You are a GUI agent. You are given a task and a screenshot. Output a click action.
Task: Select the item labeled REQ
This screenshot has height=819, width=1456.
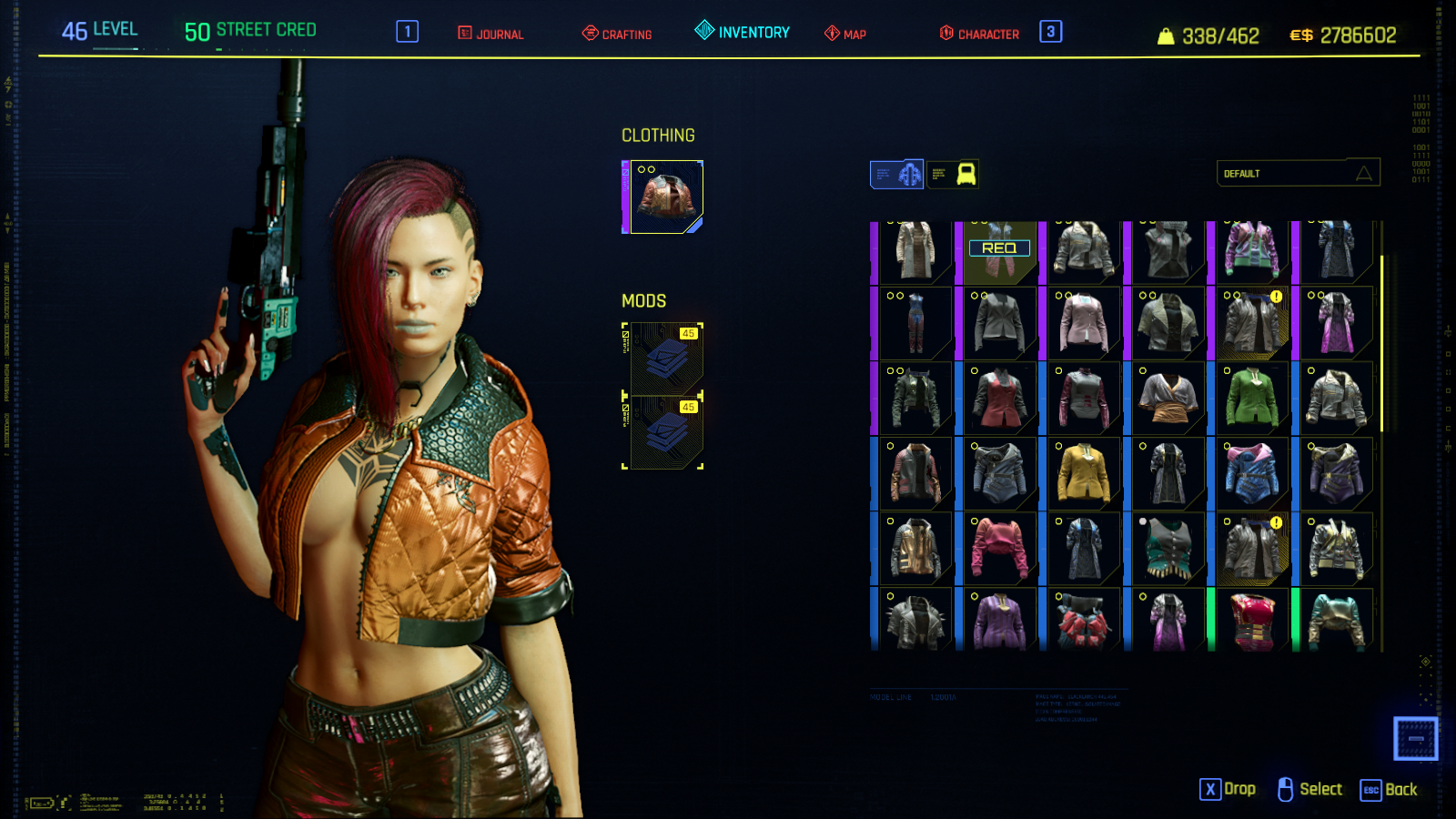pos(999,248)
